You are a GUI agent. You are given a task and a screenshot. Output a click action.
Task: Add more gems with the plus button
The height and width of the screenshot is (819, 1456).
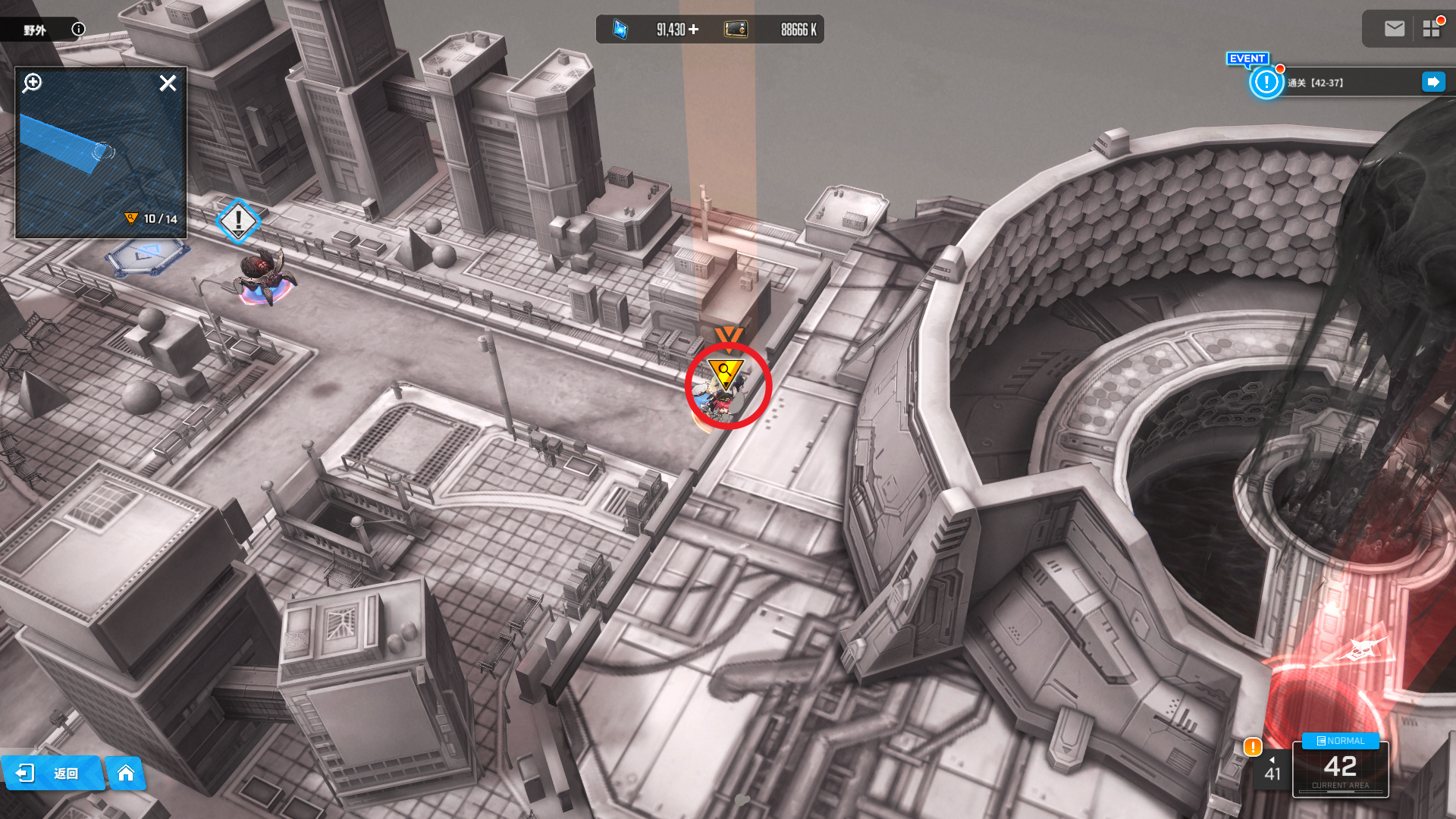click(x=693, y=30)
